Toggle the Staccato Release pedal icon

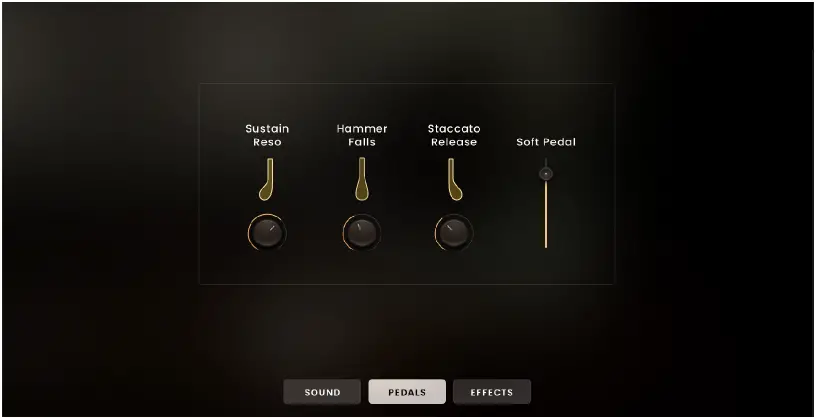454,181
